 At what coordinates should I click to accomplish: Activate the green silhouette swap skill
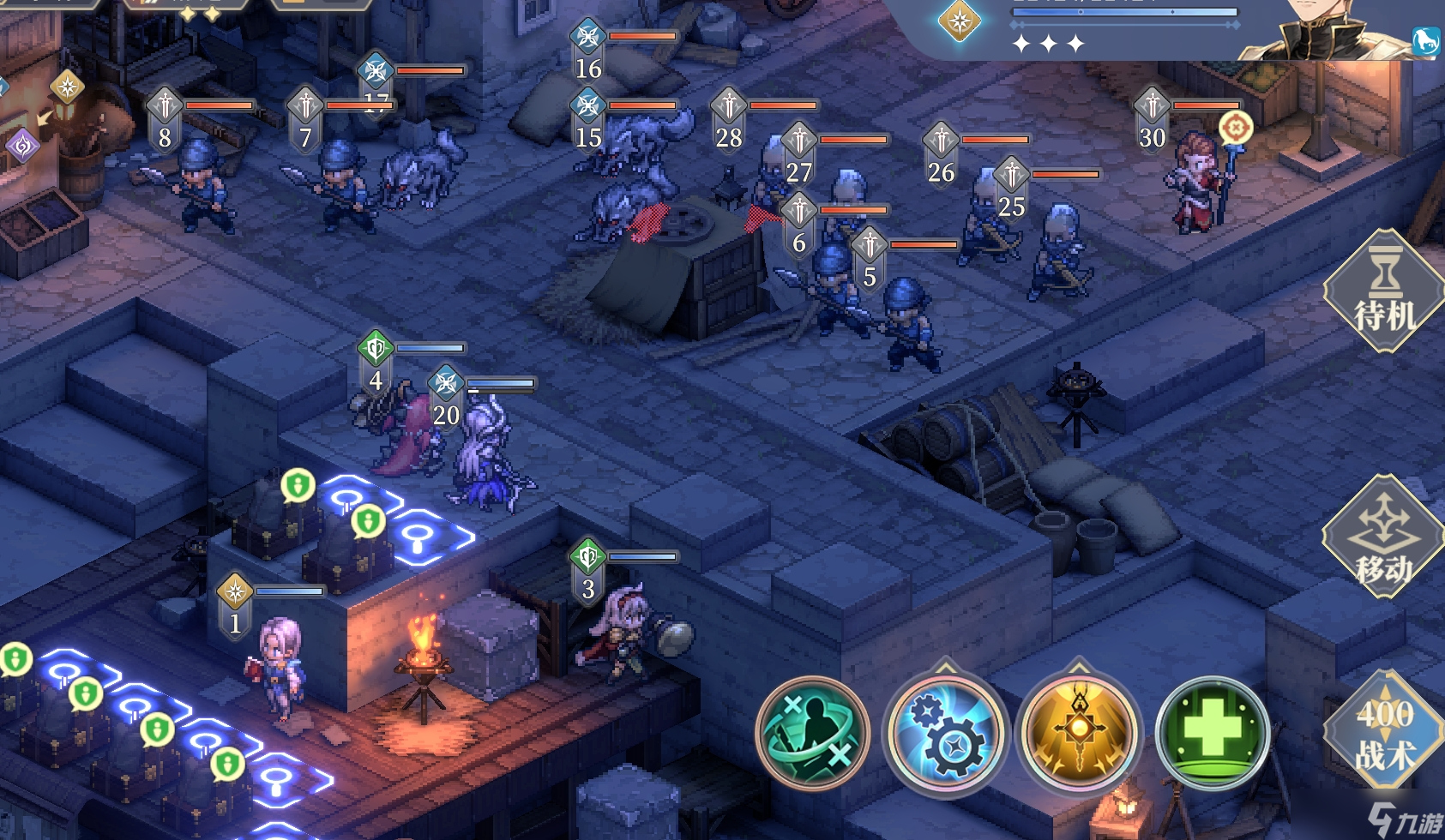tap(811, 734)
